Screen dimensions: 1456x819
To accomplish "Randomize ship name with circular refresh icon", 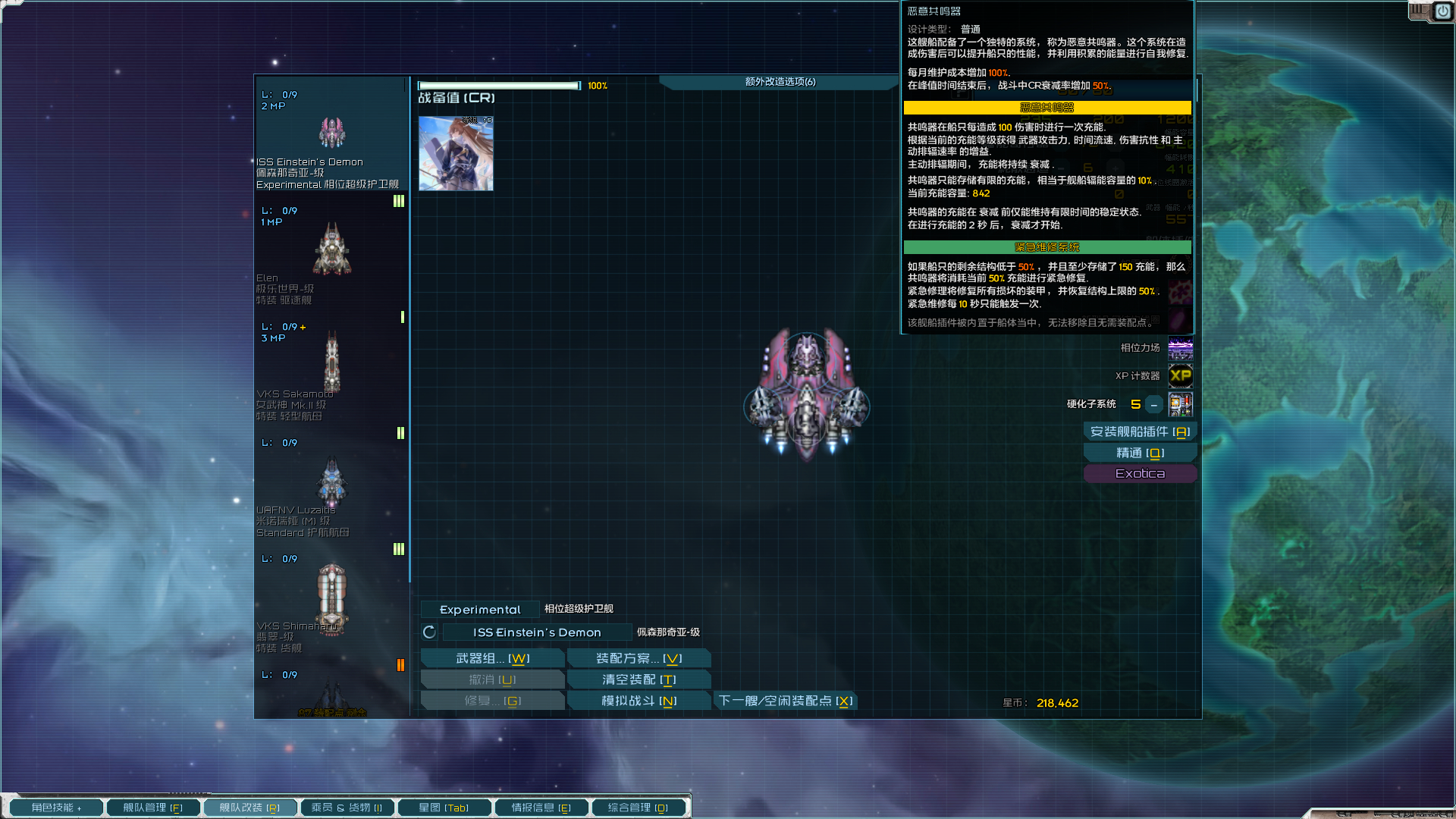I will (428, 630).
